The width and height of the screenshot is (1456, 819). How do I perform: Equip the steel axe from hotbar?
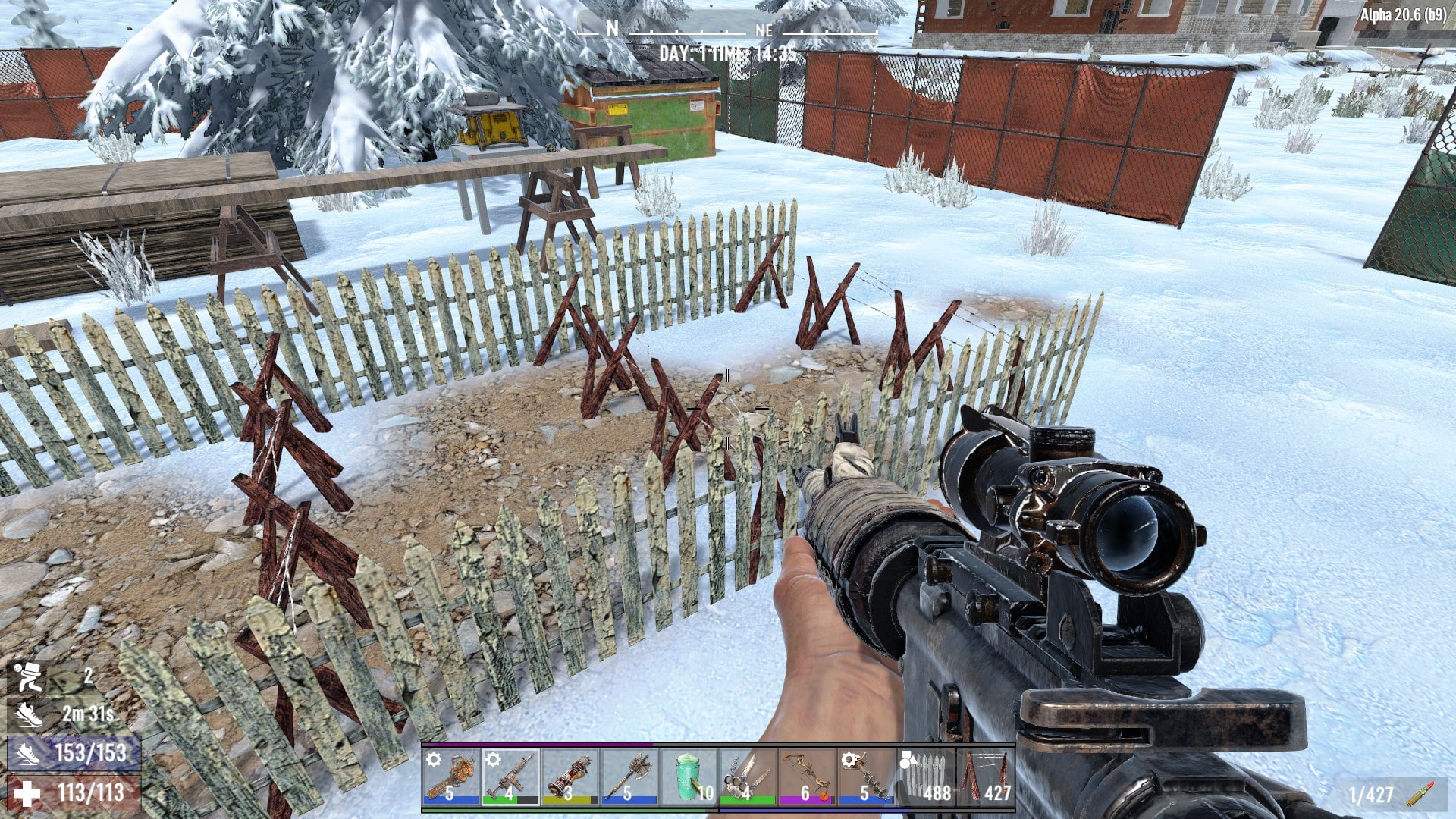coord(629,777)
